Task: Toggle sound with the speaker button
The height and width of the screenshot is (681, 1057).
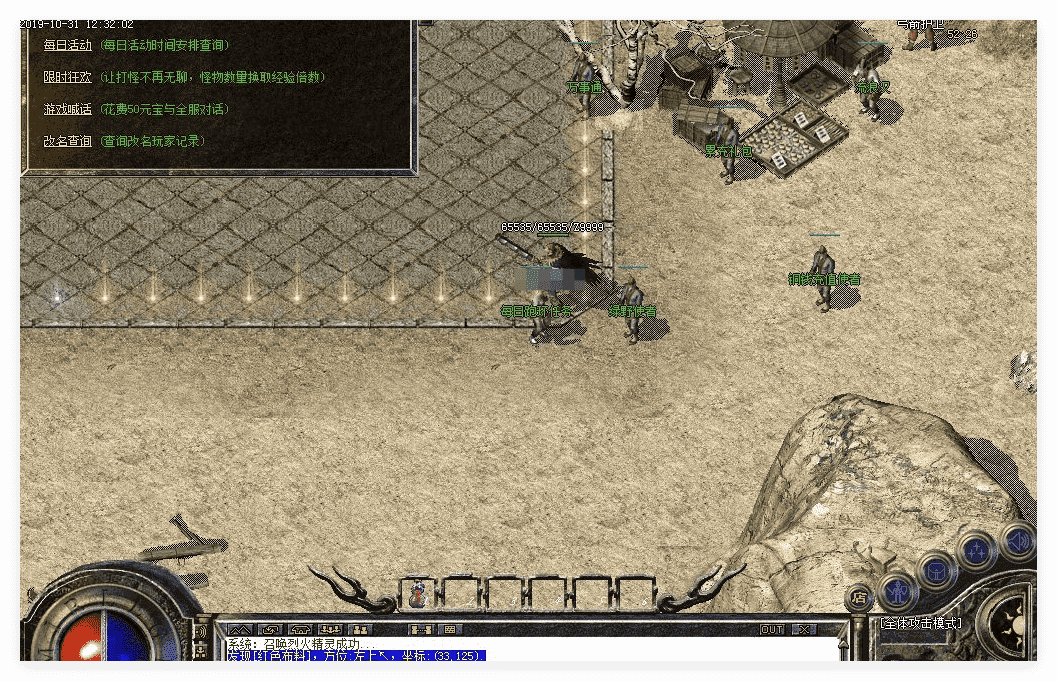Action: point(1016,541)
